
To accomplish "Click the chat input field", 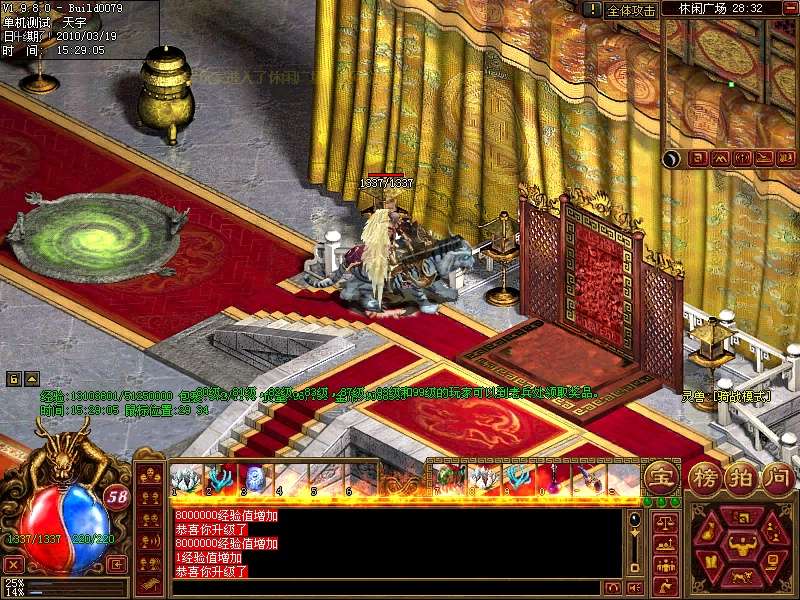I will coord(380,587).
